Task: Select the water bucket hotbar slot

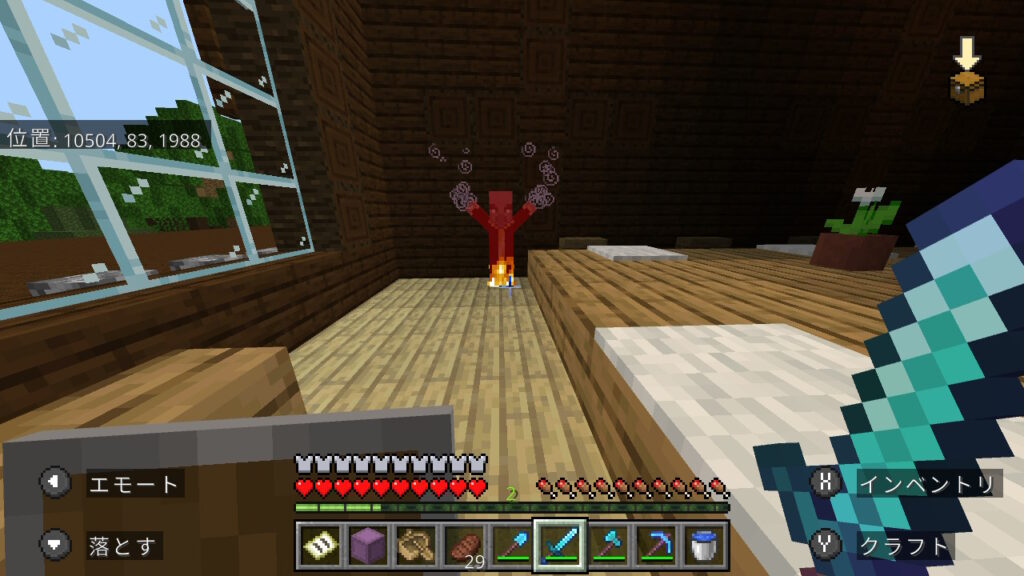Action: point(702,546)
